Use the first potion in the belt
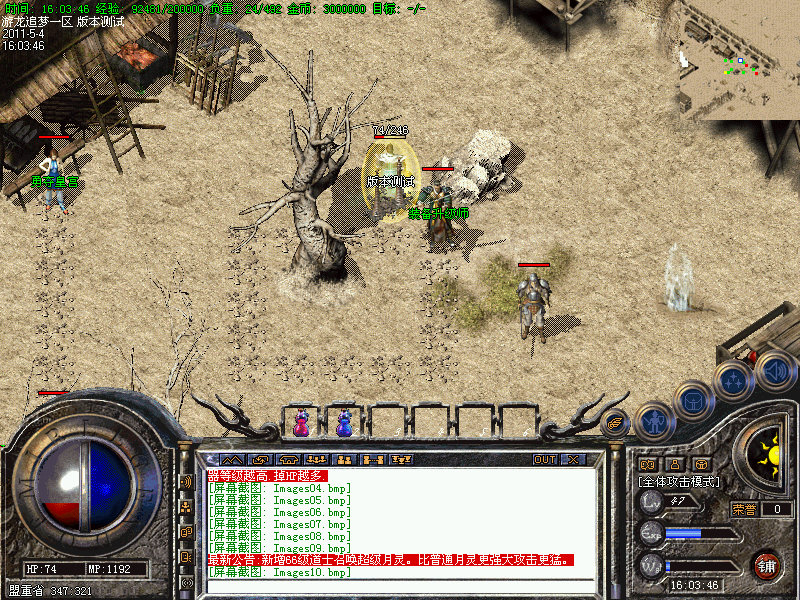This screenshot has height=600, width=800. coord(301,422)
